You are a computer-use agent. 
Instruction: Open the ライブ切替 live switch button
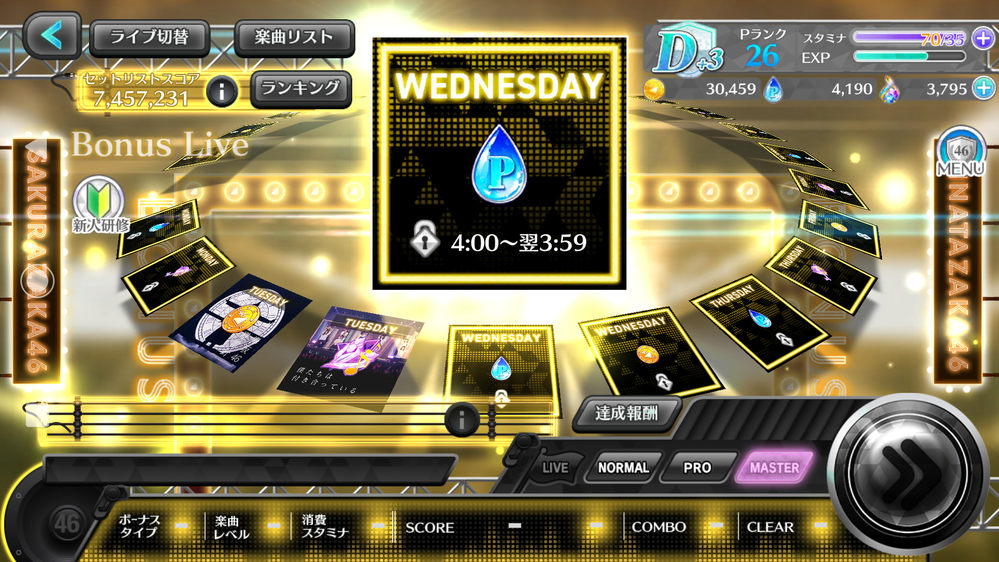150,38
